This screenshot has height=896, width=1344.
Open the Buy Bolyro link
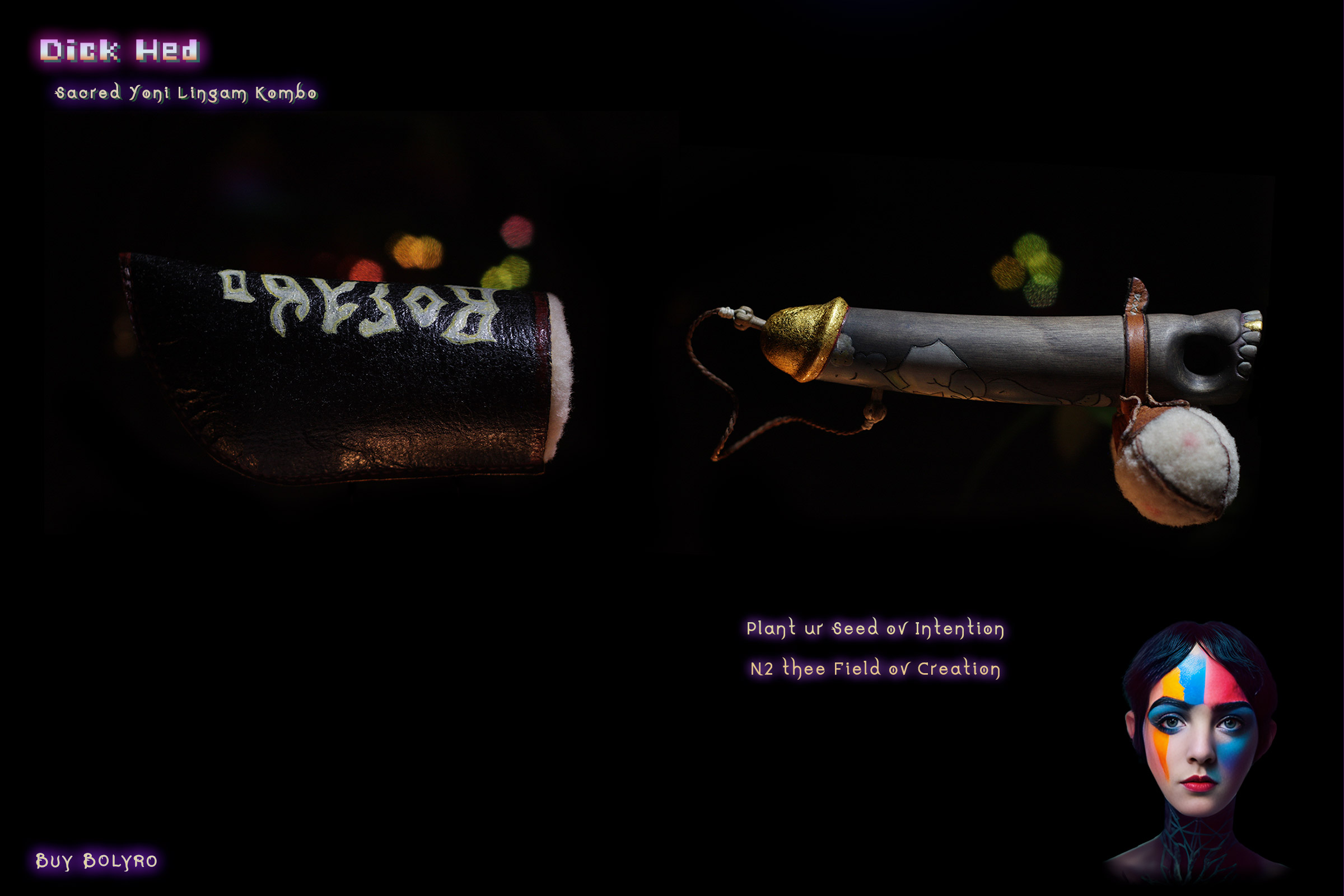click(x=96, y=861)
